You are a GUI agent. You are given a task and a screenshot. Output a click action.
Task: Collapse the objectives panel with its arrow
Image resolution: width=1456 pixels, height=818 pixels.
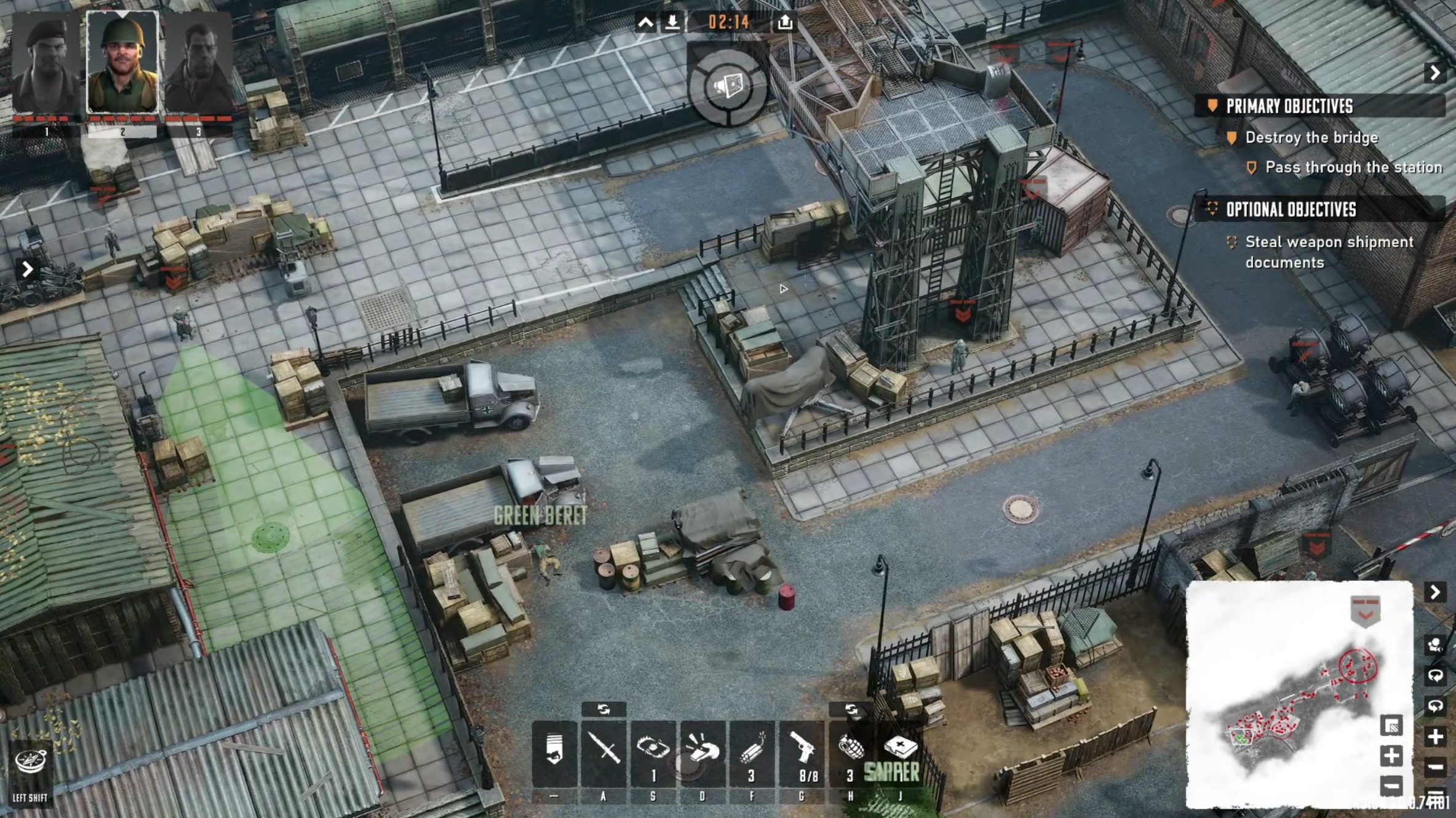coord(1435,73)
